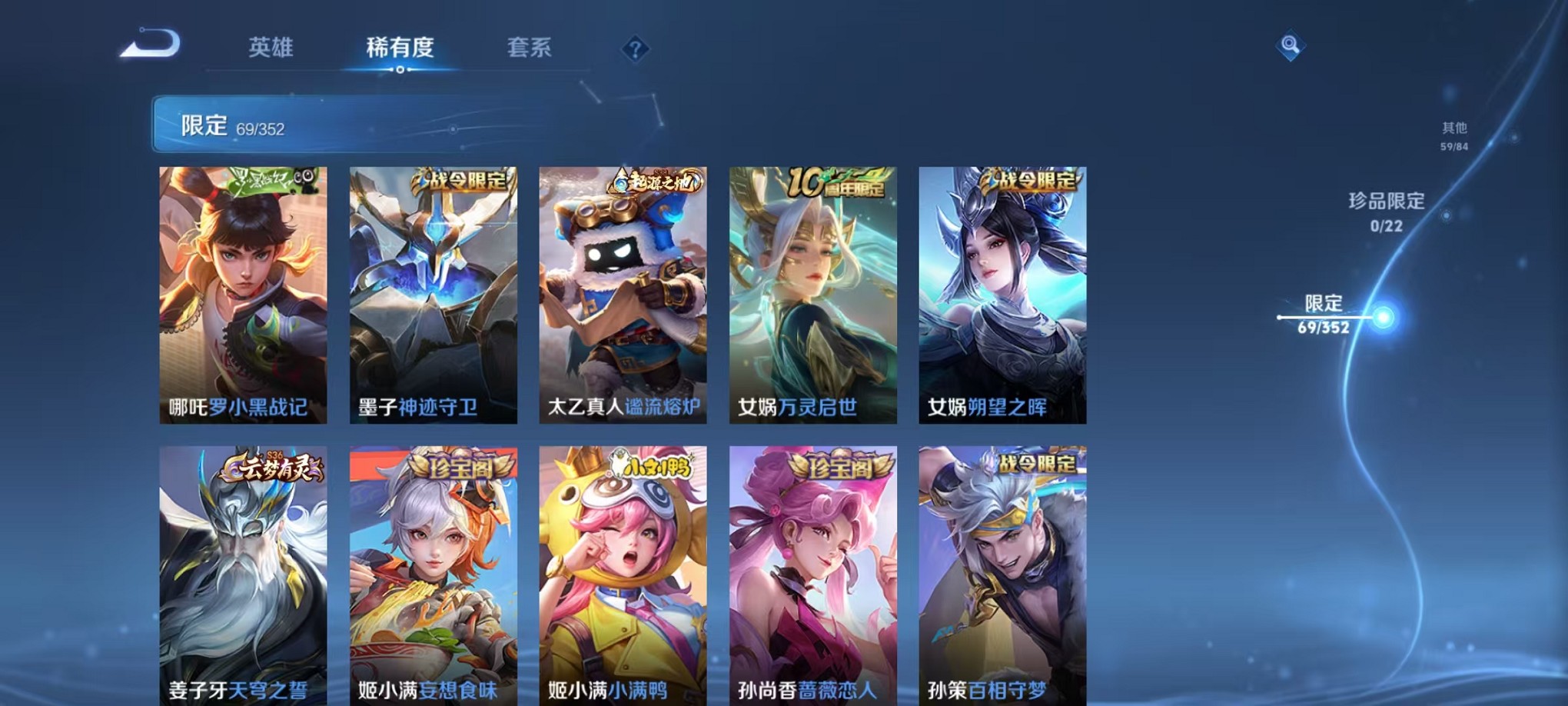Open the 其他 59/84 category
Image resolution: width=1568 pixels, height=706 pixels.
[1453, 137]
